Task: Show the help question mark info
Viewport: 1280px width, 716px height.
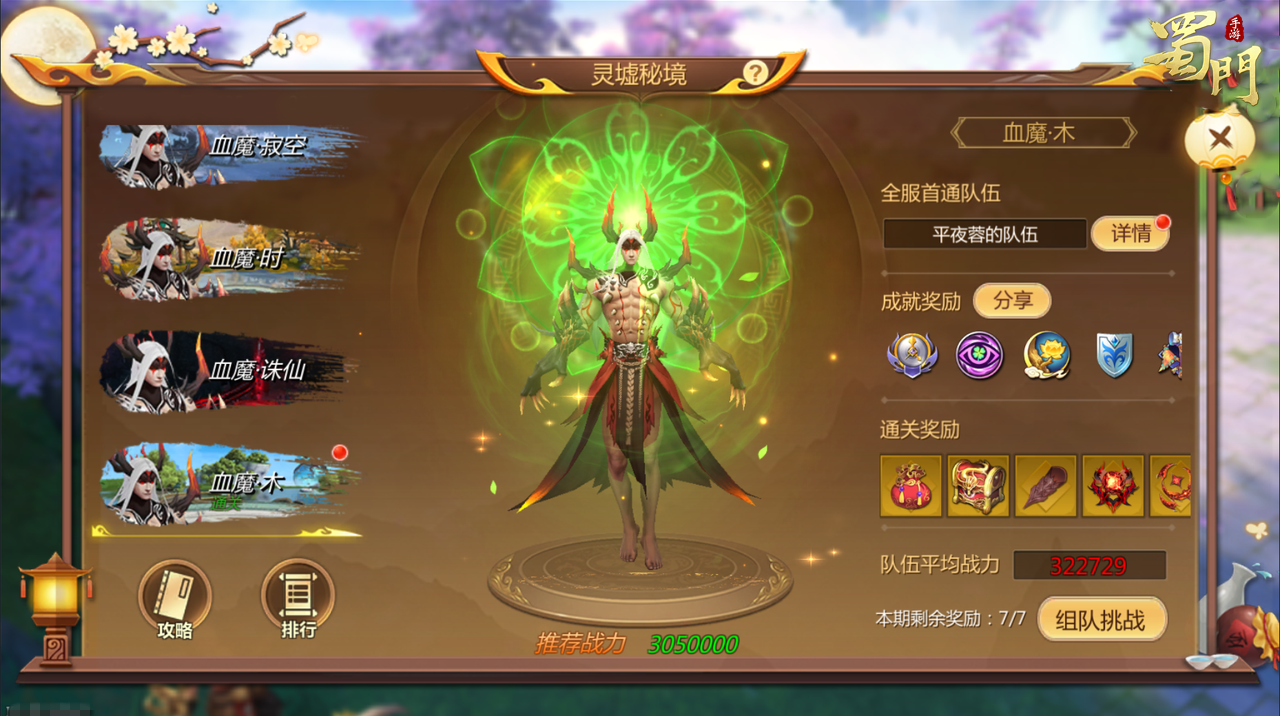Action: (755, 73)
